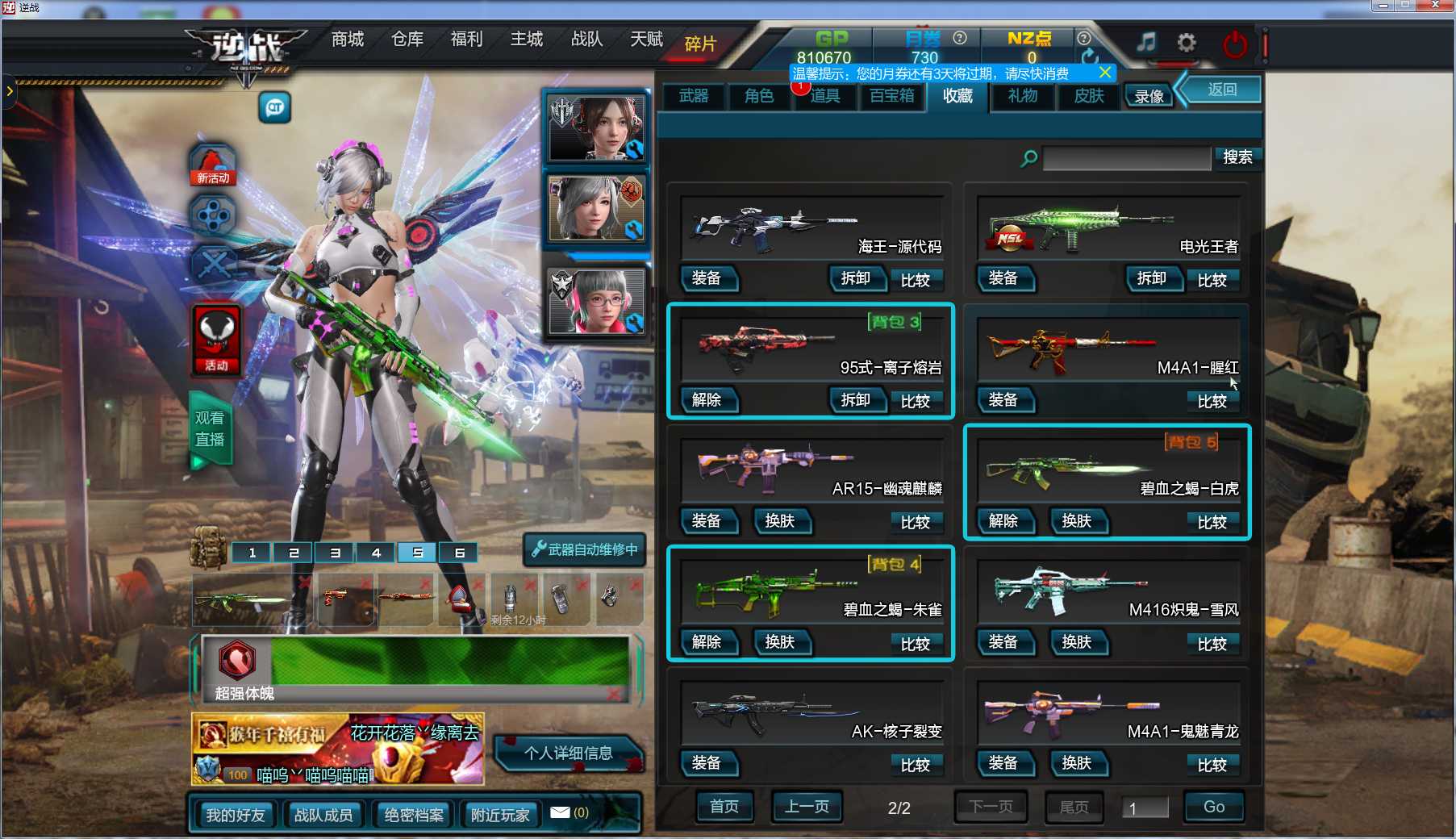Select weapon bag slot 6

click(x=458, y=553)
